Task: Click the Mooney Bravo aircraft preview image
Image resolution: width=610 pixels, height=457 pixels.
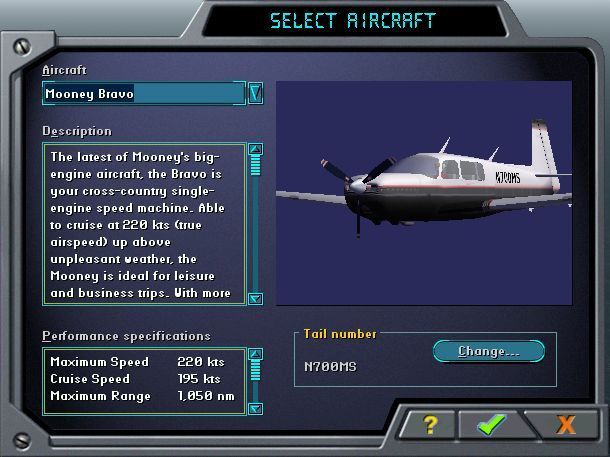Action: [423, 193]
